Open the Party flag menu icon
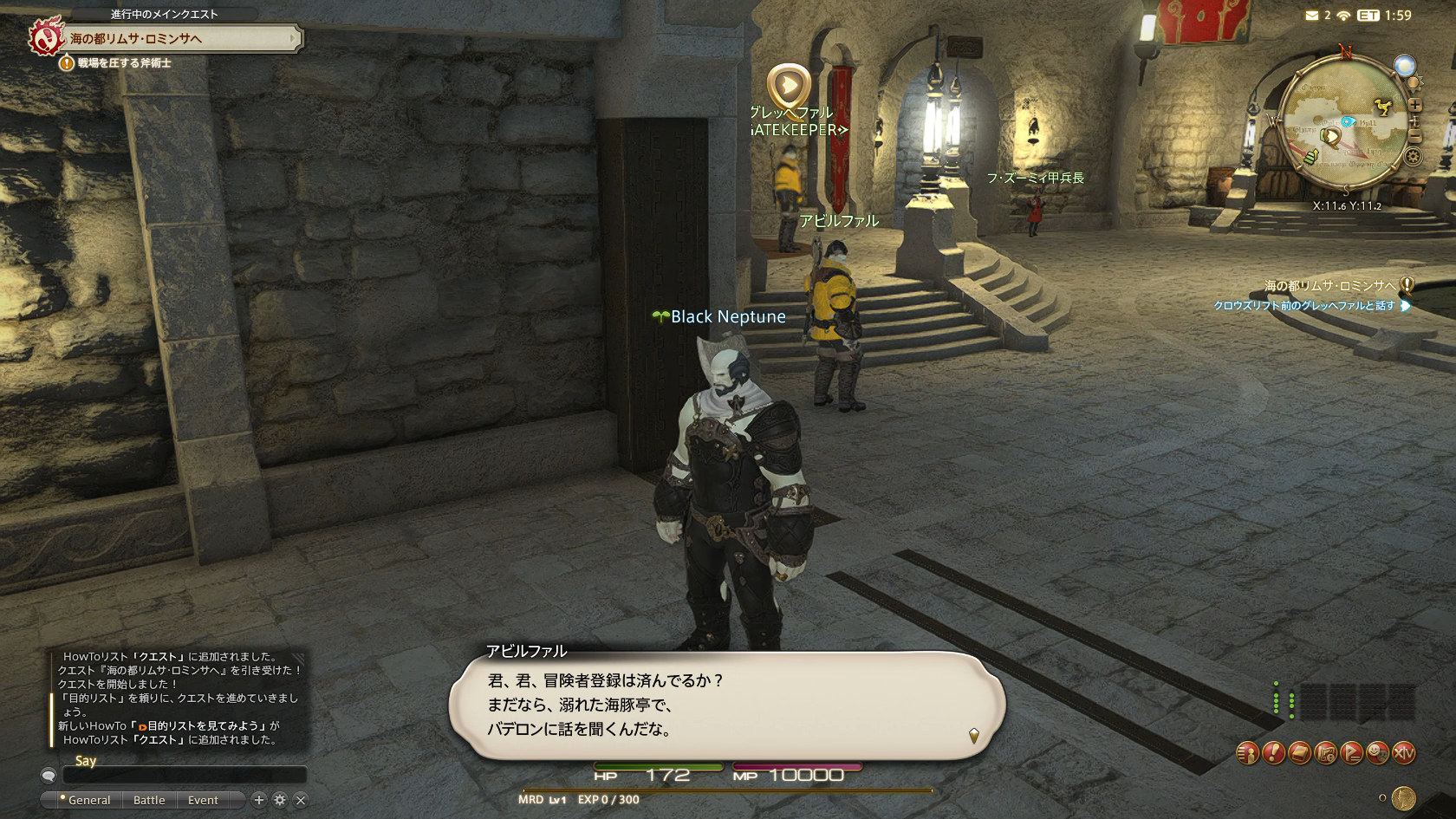The height and width of the screenshot is (819, 1456). pos(1351,753)
